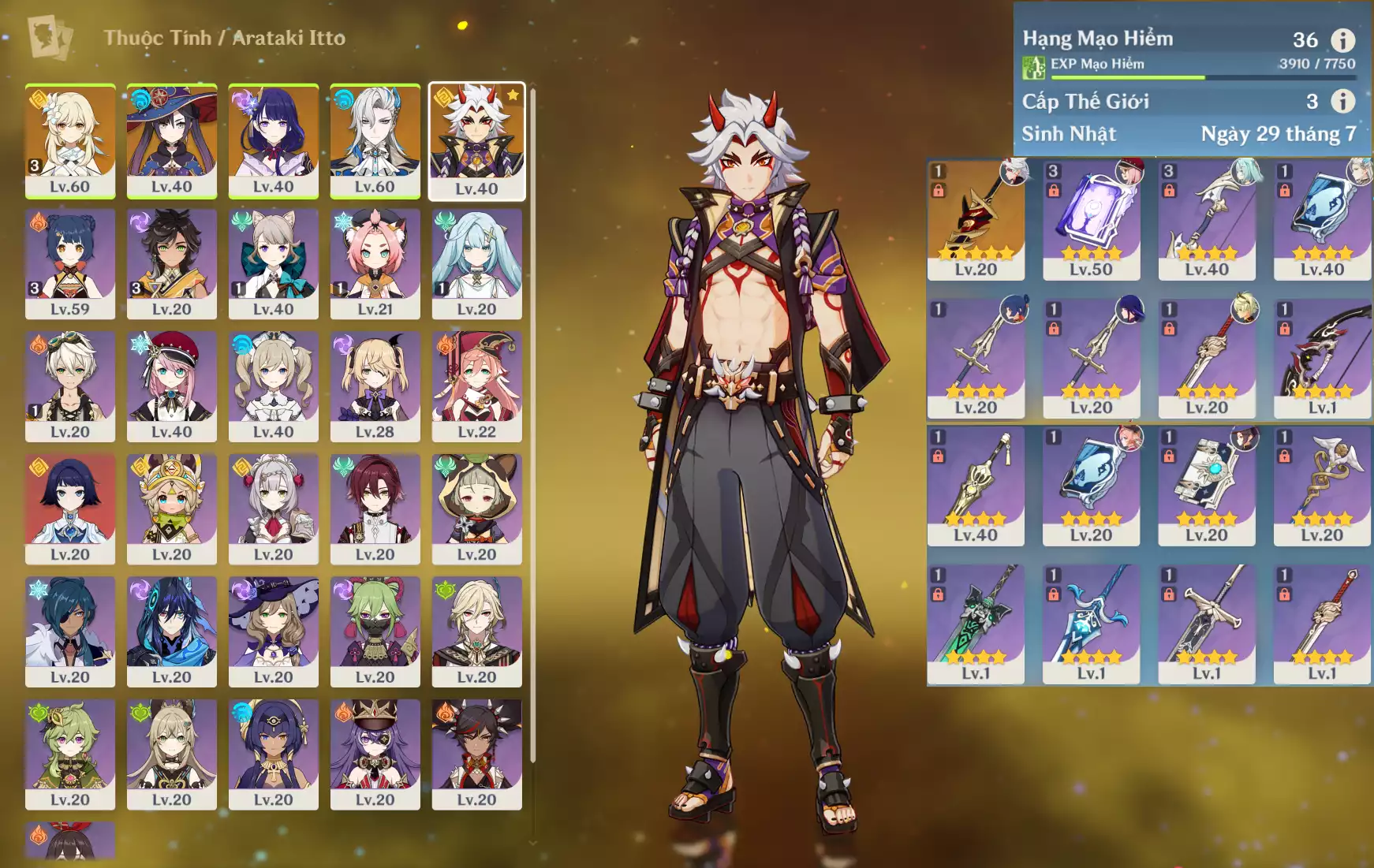Viewport: 1374px width, 868px height.
Task: Pick Mona in the character list
Action: tap(171, 140)
